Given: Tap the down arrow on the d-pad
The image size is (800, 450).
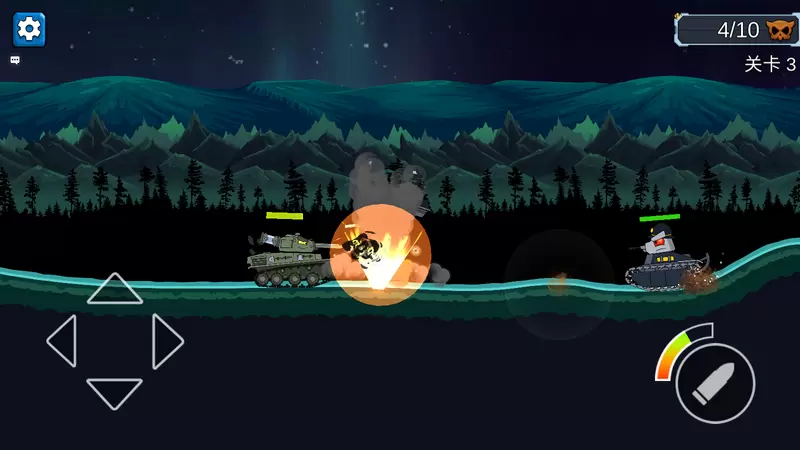Looking at the screenshot, I should pyautogui.click(x=115, y=392).
